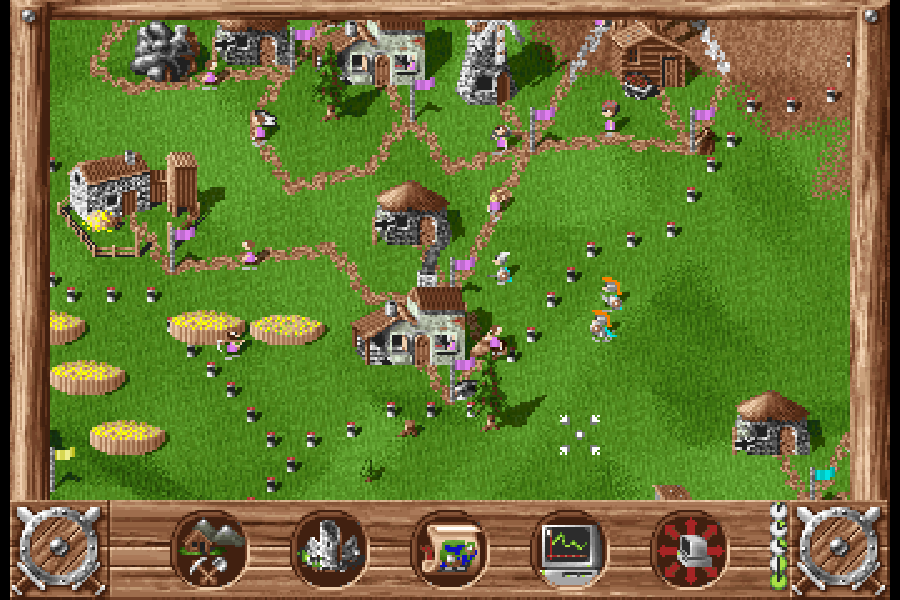900x600 pixels.
Task: Open the map scroll button
Action: click(x=449, y=549)
